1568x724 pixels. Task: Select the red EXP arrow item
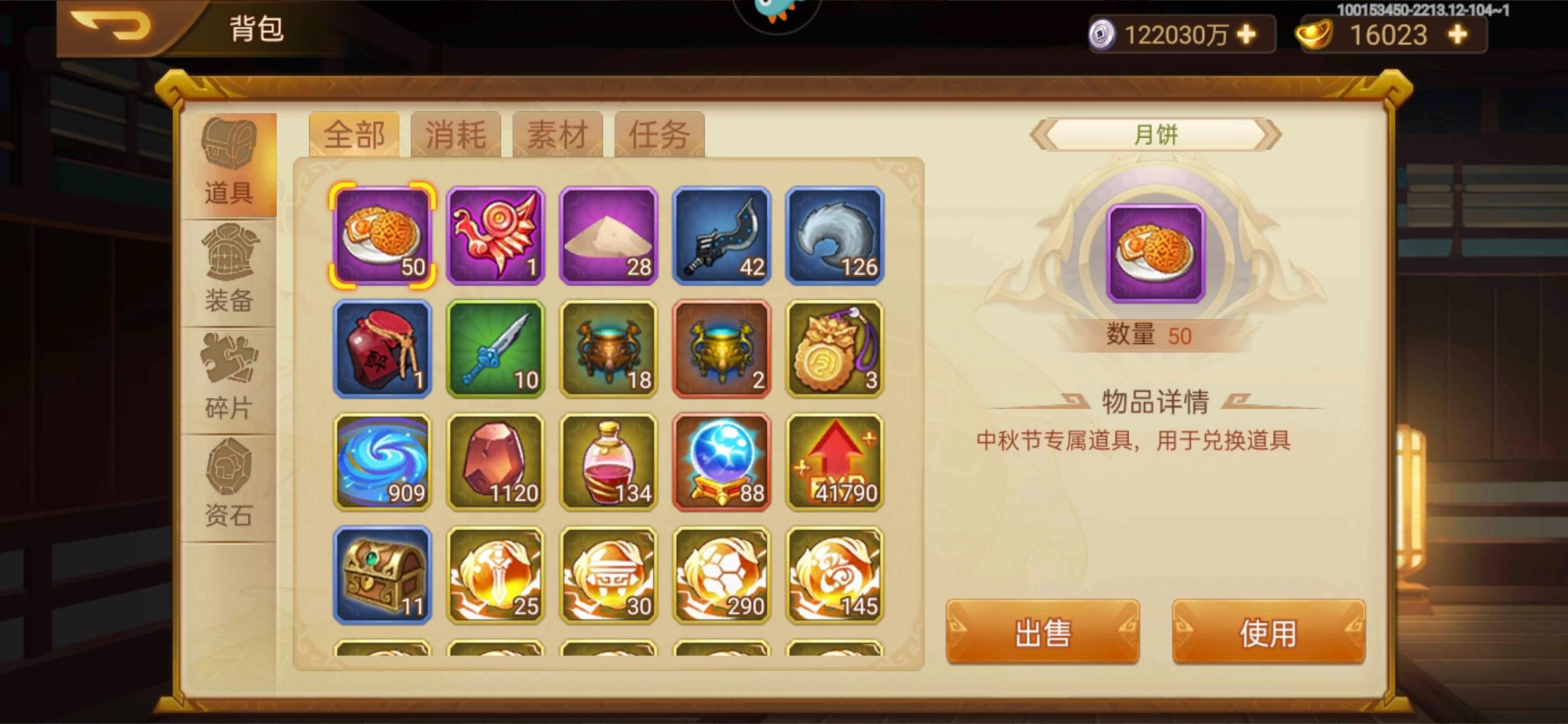point(836,459)
